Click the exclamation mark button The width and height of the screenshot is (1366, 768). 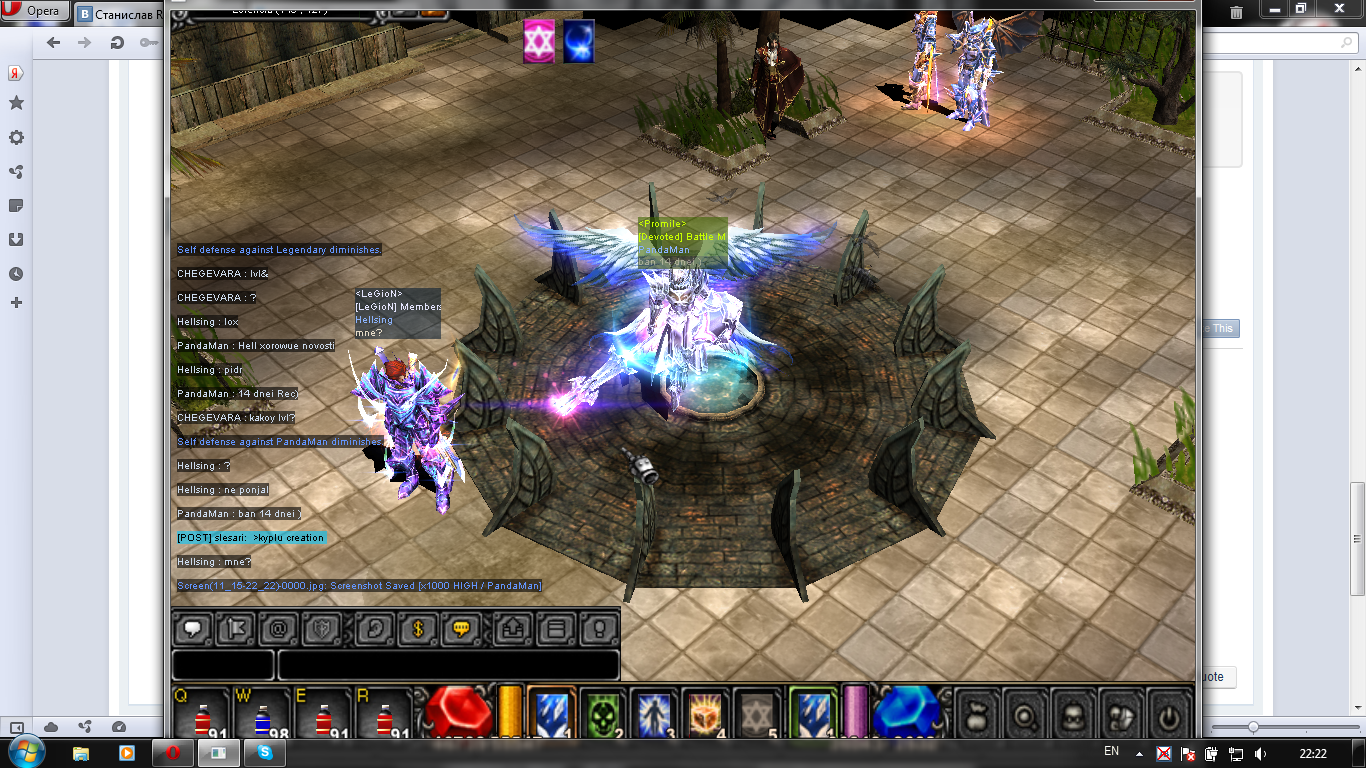click(x=599, y=629)
